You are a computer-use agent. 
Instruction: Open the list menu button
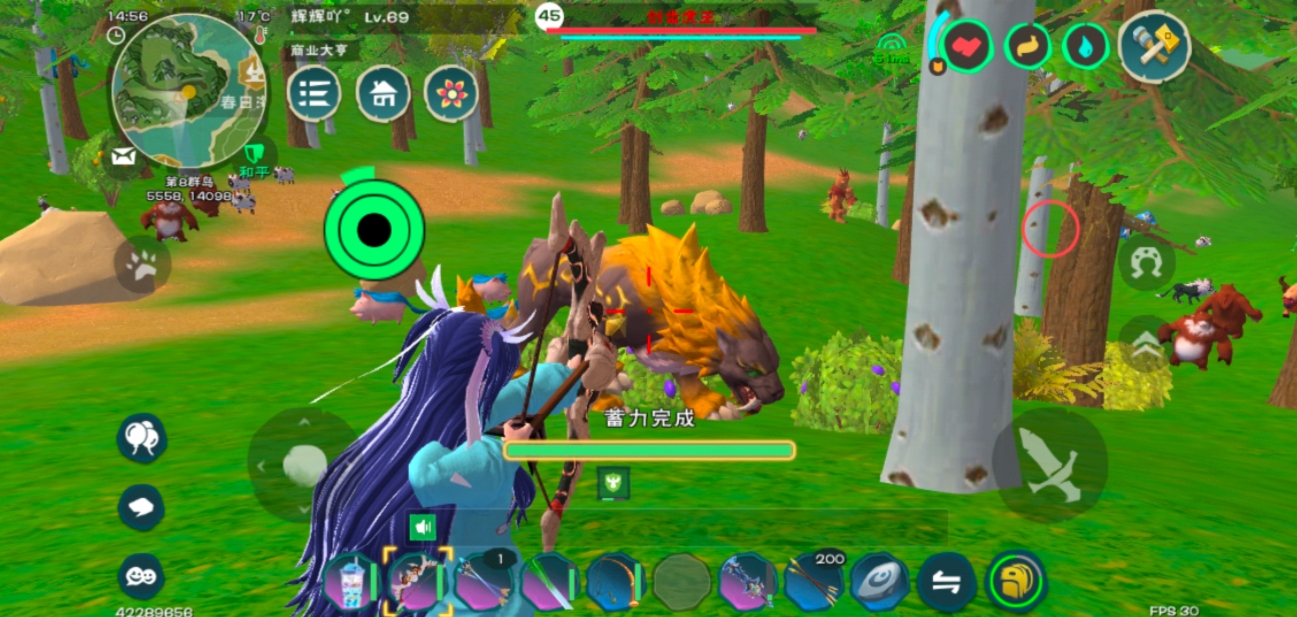314,94
